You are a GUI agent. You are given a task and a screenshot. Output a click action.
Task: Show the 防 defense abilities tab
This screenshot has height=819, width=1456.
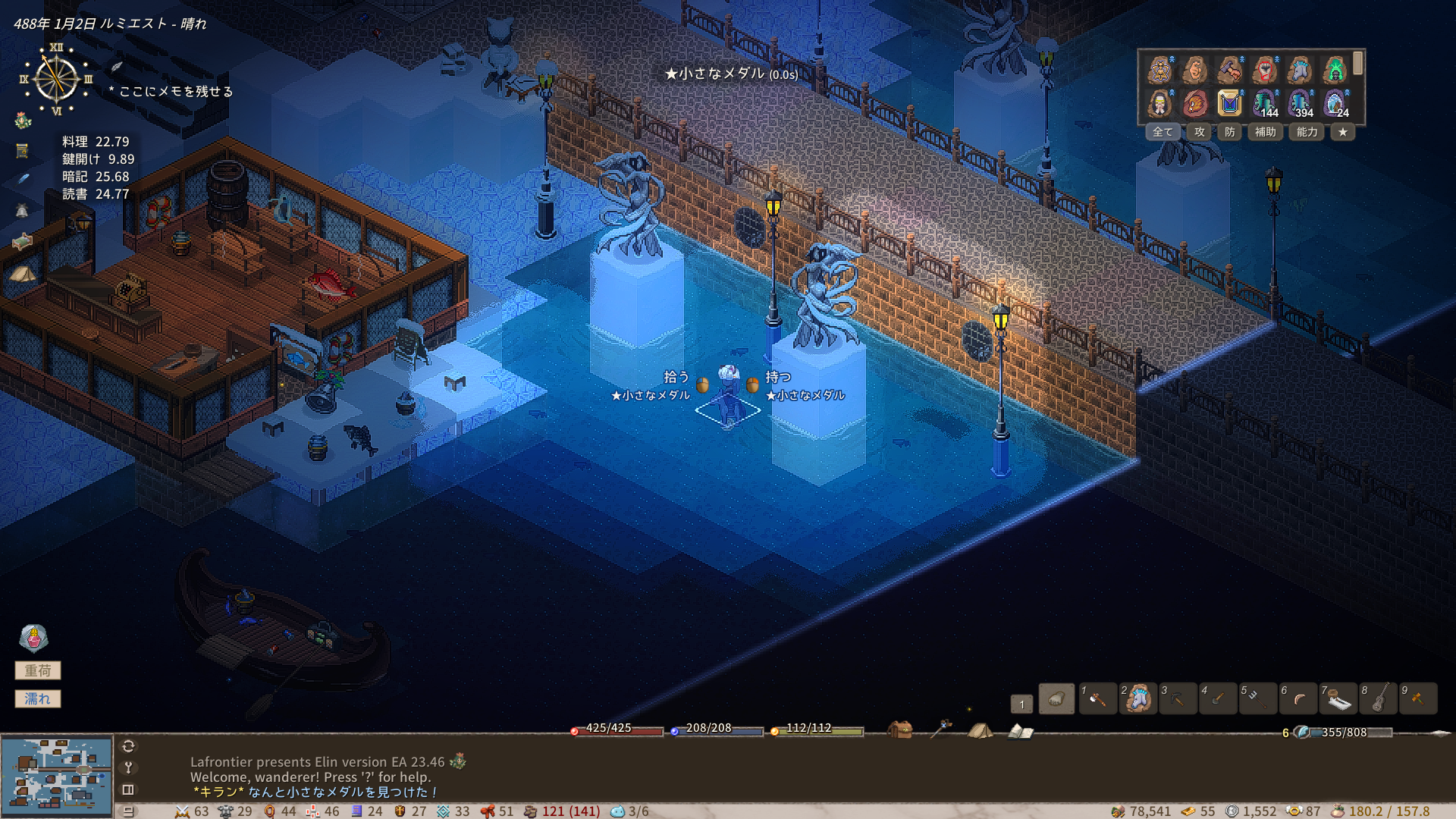(1229, 132)
